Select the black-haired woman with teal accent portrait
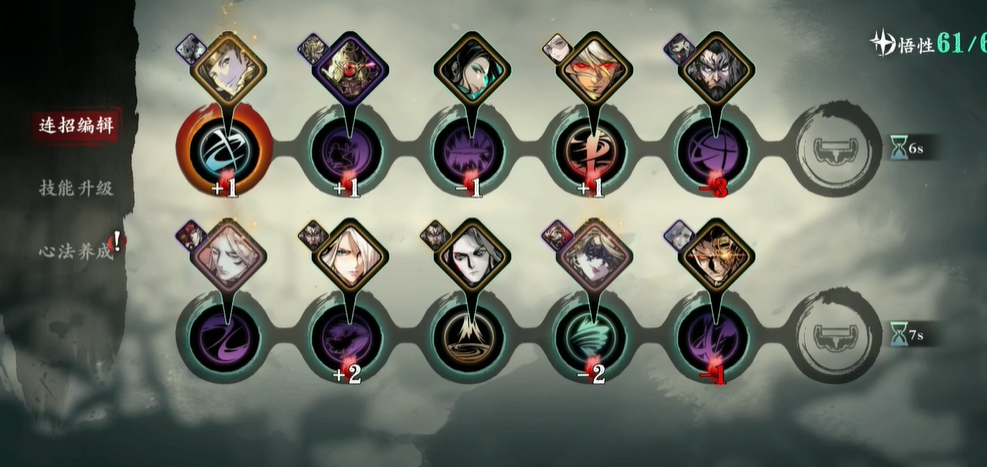 (x=472, y=70)
